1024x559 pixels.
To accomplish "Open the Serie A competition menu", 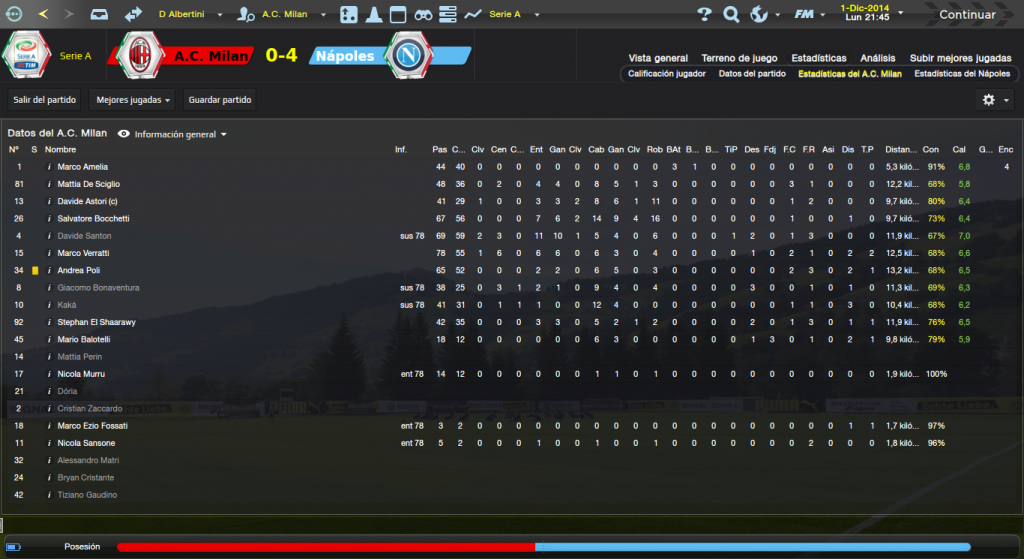I will [x=514, y=15].
